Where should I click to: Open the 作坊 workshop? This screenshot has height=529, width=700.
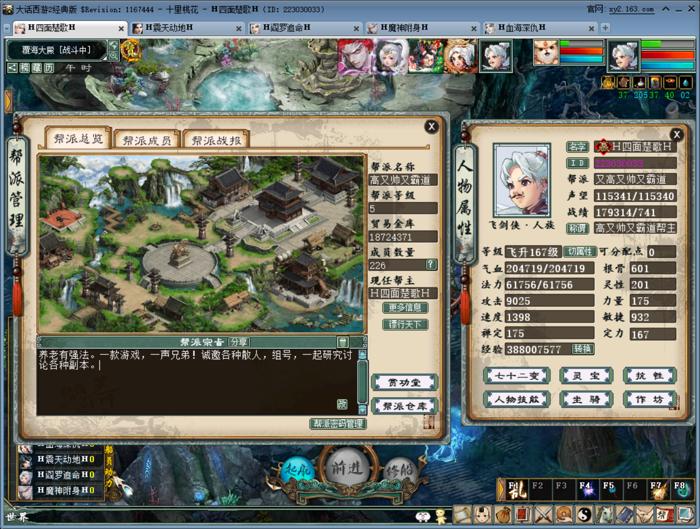point(643,398)
